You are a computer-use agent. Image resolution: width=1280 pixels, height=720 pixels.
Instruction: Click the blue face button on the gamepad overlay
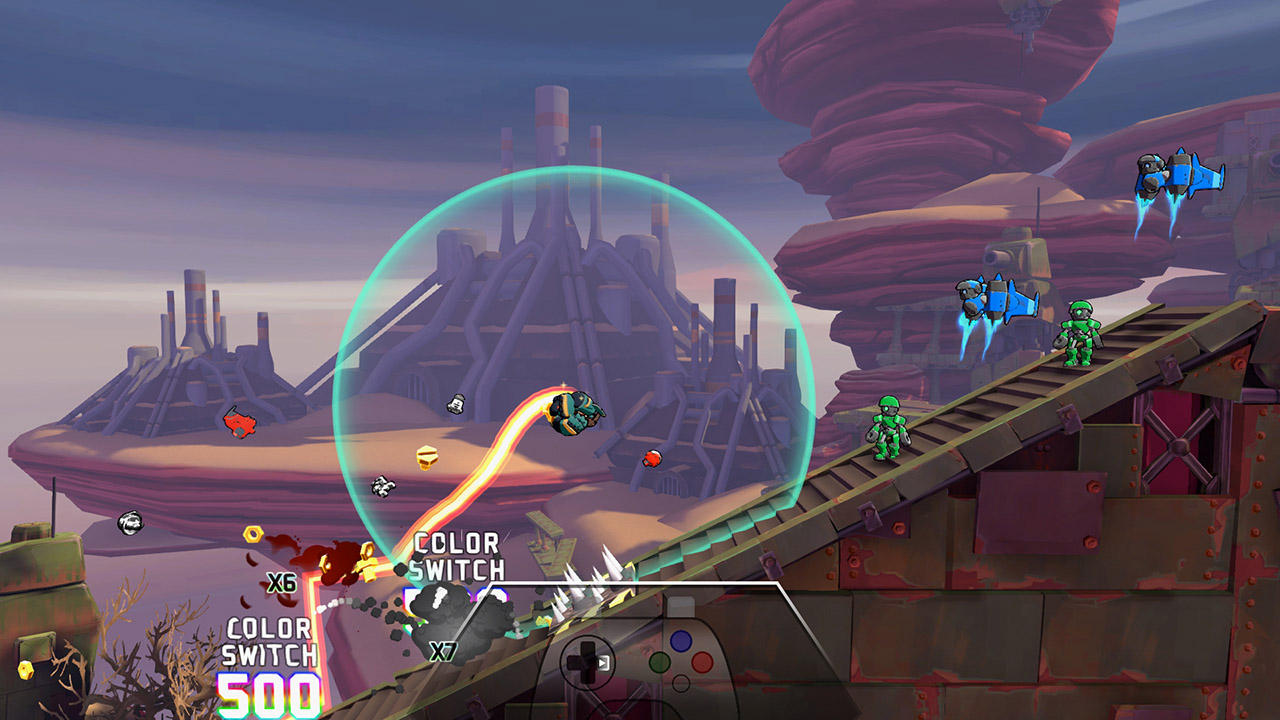680,641
